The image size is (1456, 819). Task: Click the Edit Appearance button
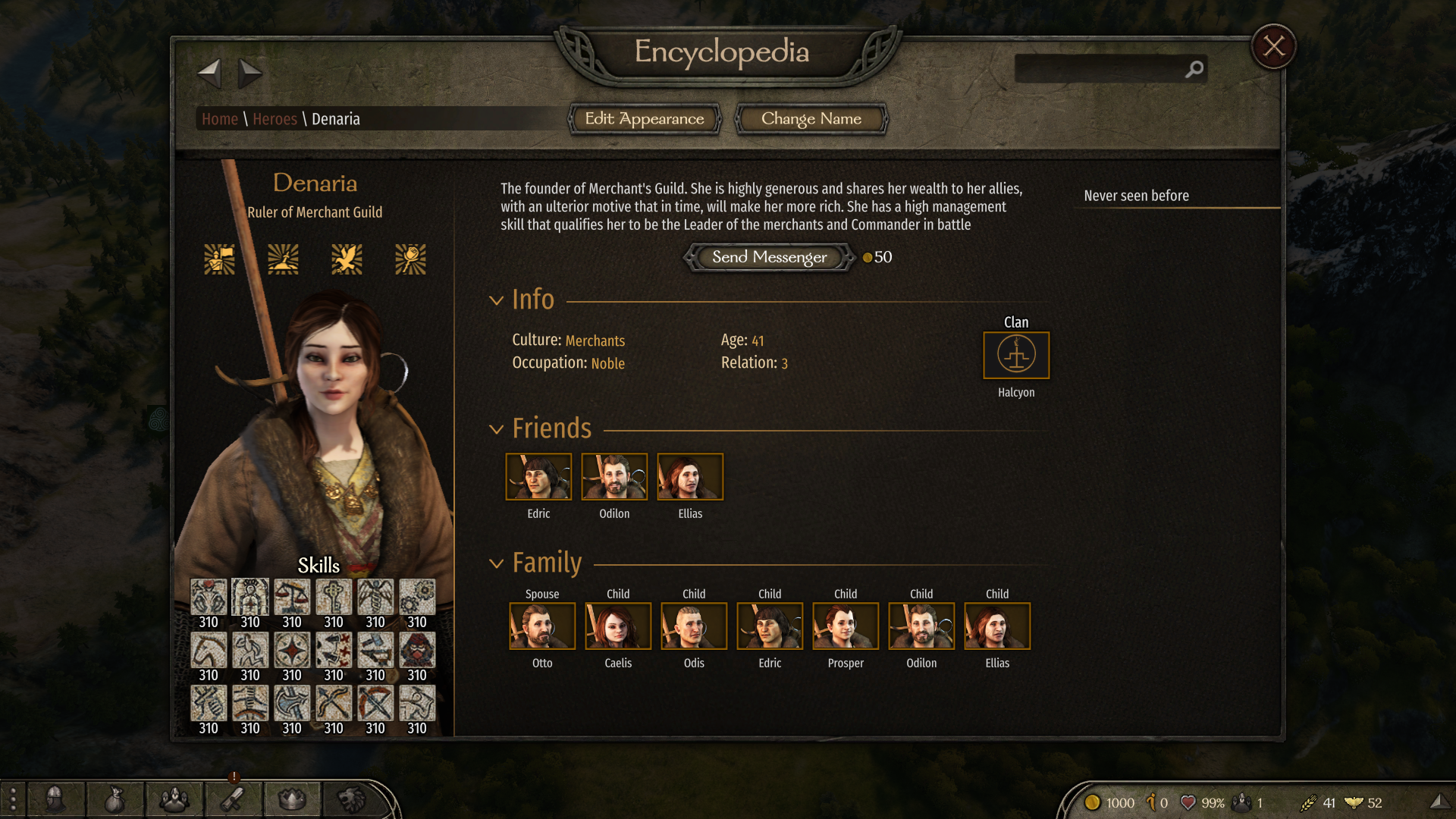[645, 119]
